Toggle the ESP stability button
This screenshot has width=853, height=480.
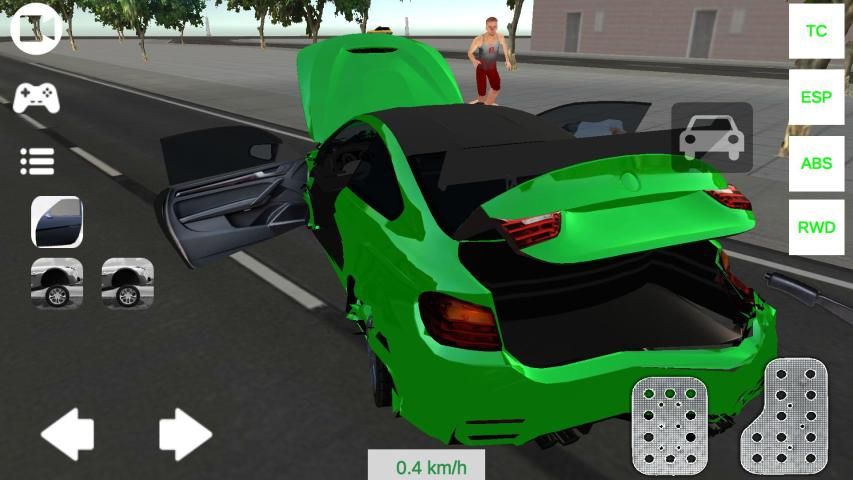[x=817, y=97]
